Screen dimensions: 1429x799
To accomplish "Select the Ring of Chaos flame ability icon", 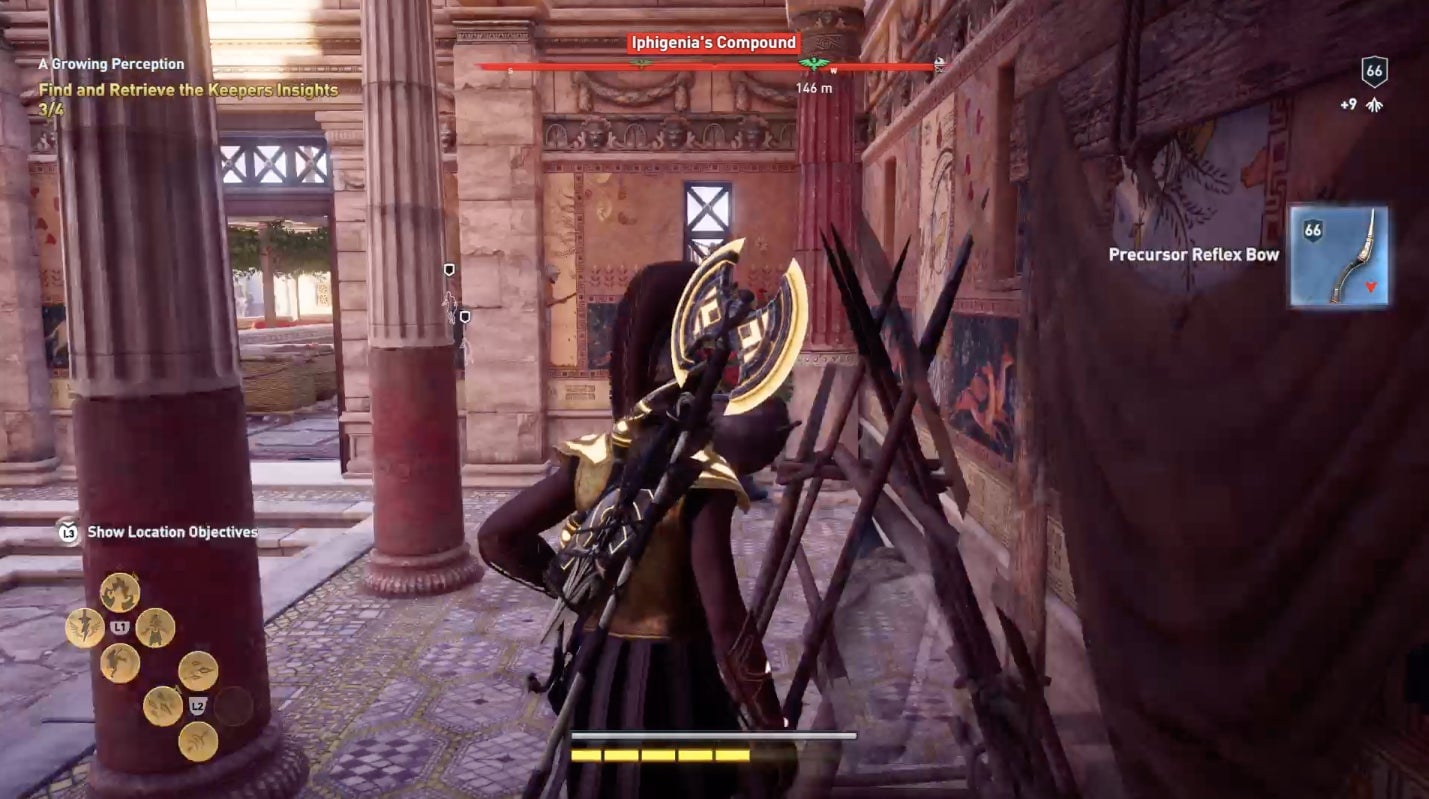I will pos(120,591).
